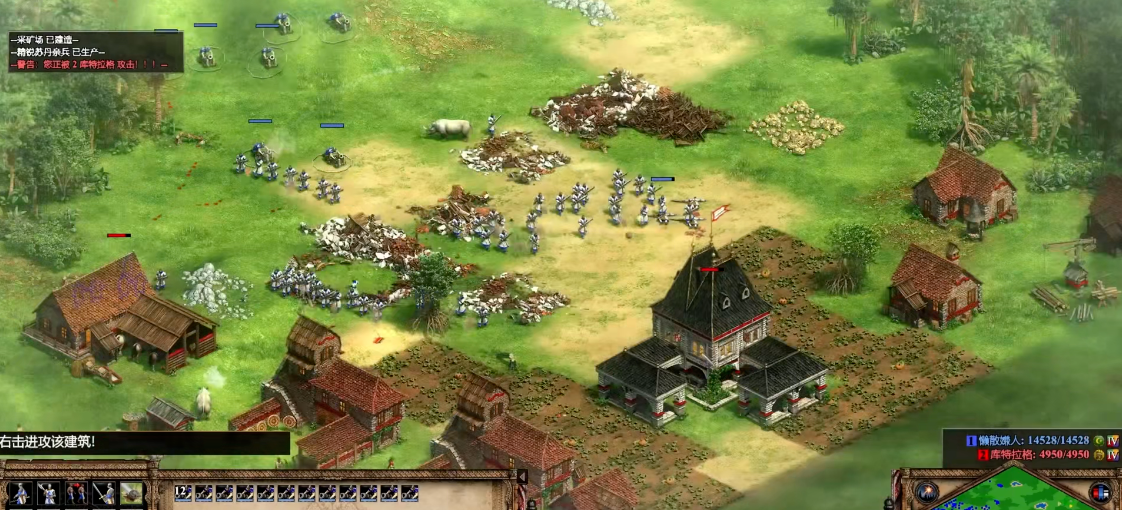Select the first command icon showing a shielded soldier
Image resolution: width=1122 pixels, height=510 pixels.
tap(19, 493)
